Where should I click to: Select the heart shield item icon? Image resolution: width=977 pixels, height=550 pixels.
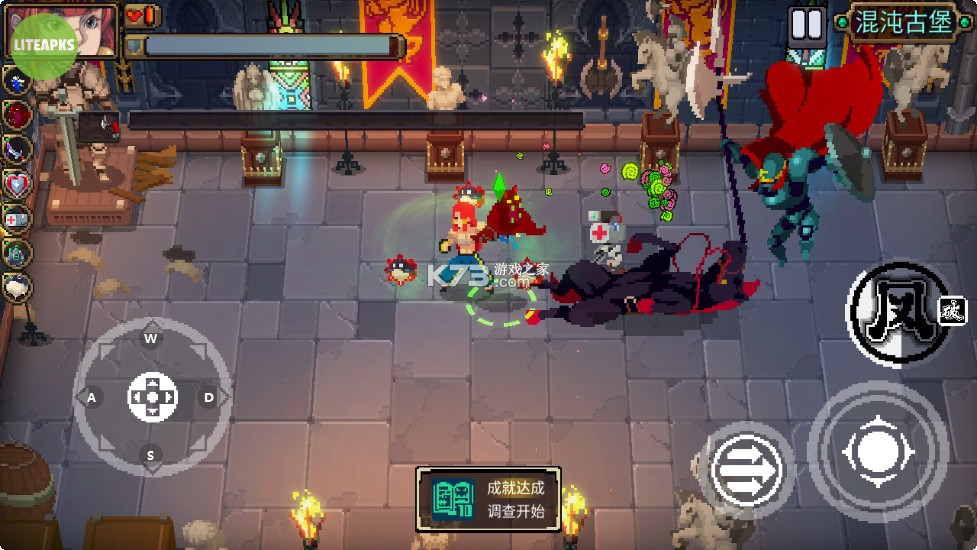click(x=17, y=183)
